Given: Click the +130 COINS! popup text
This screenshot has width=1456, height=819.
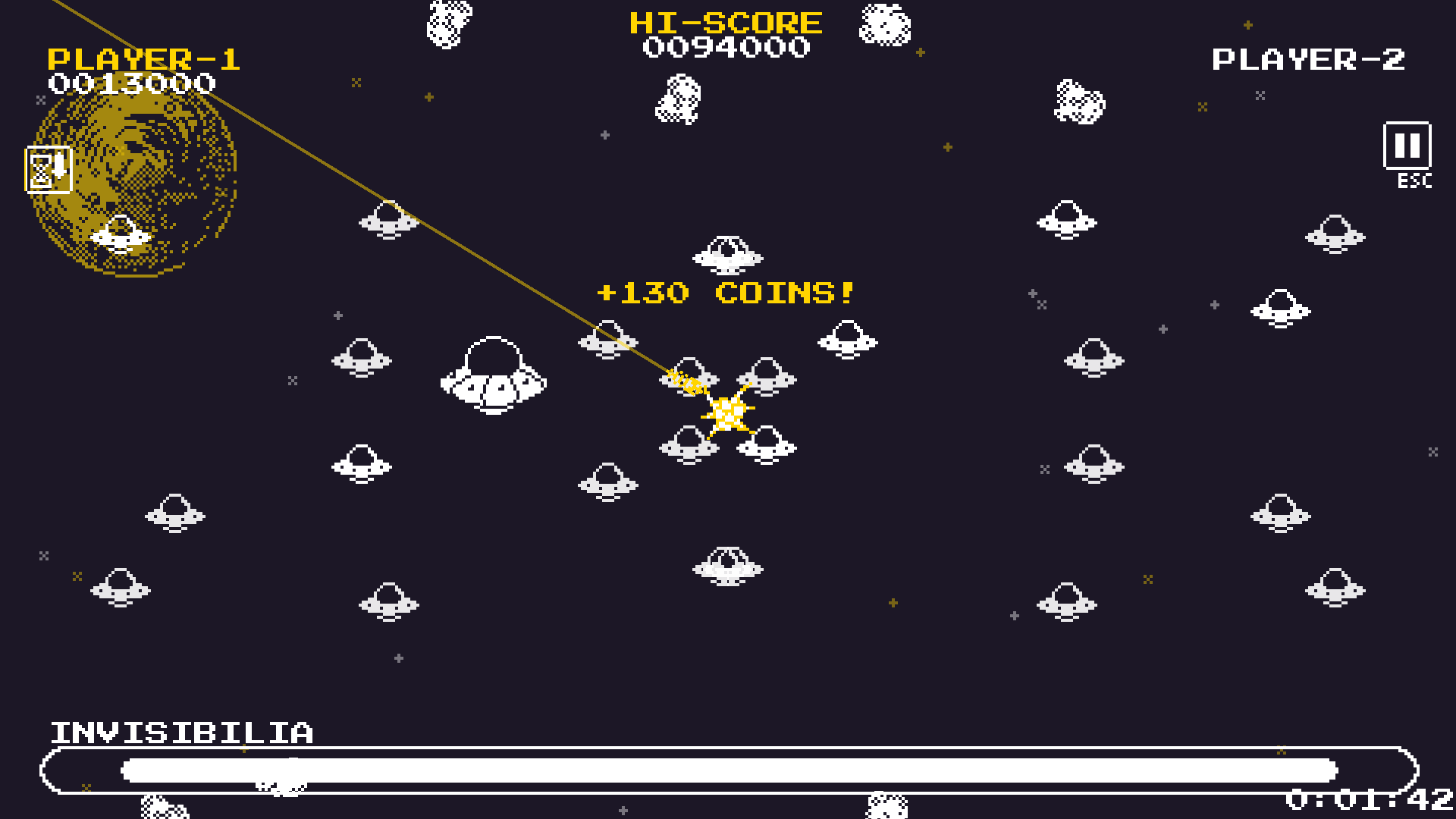Looking at the screenshot, I should 726,292.
